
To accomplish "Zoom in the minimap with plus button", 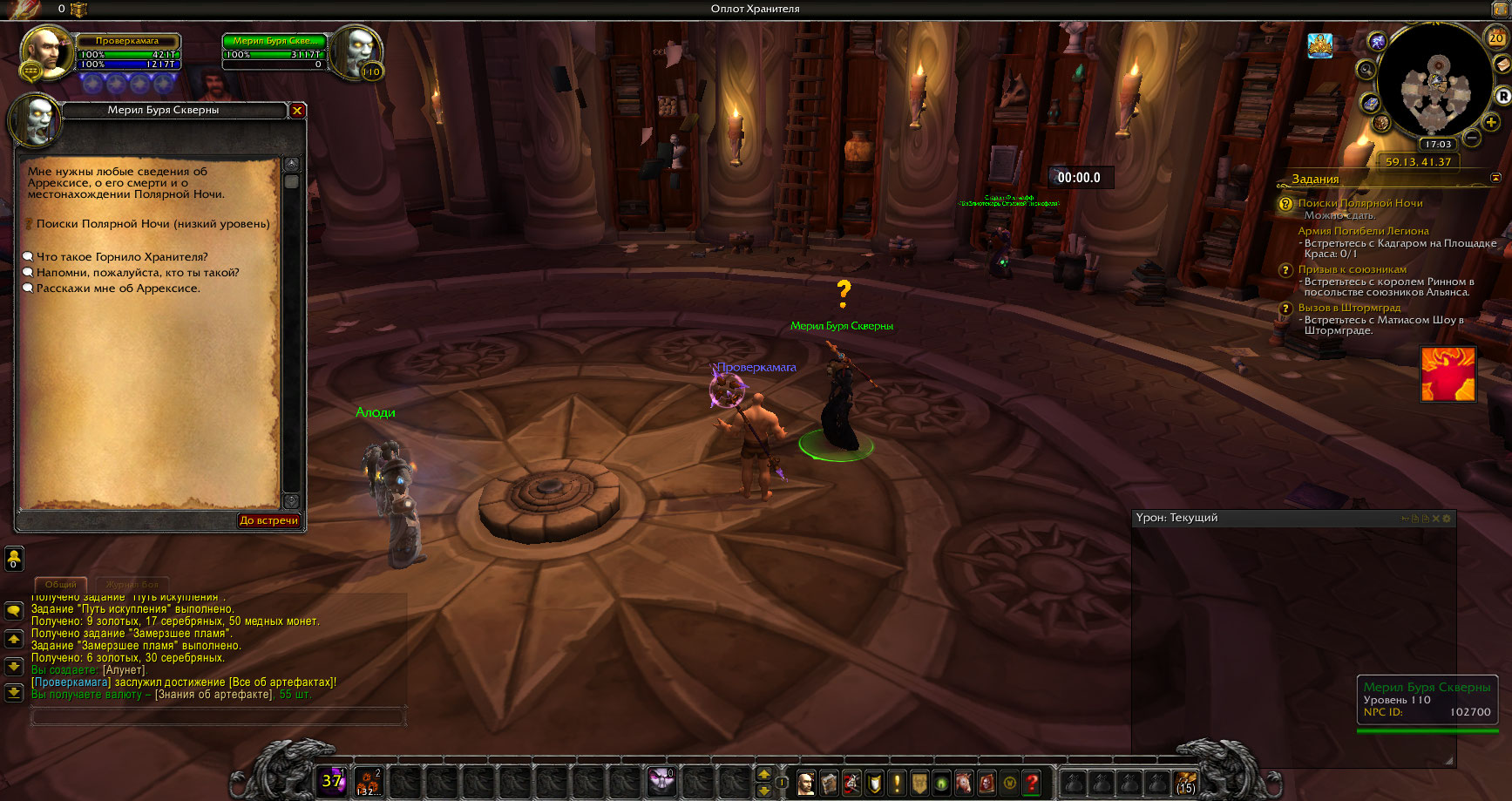I will (x=1491, y=122).
